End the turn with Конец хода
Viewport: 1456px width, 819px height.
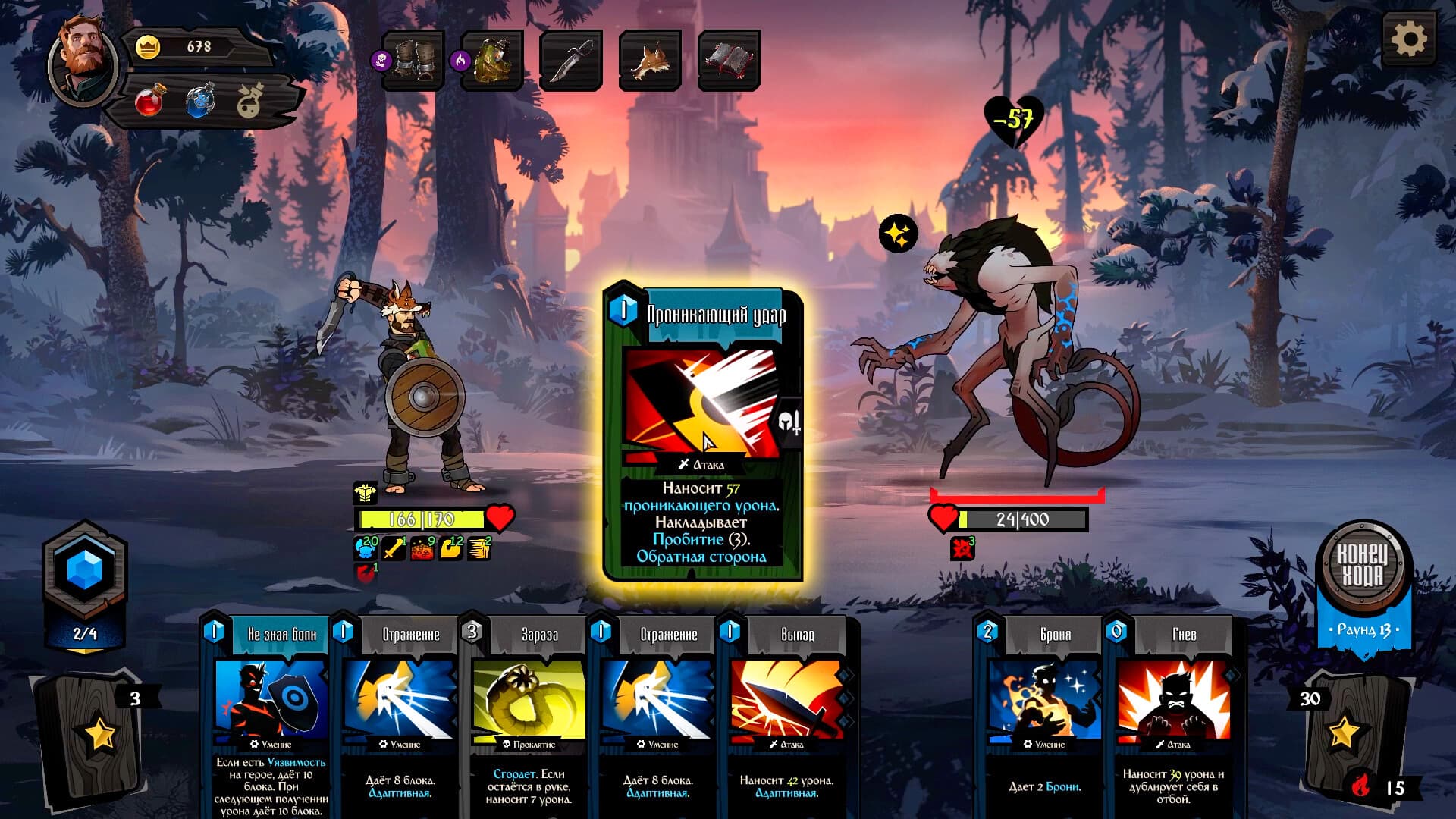[x=1363, y=565]
